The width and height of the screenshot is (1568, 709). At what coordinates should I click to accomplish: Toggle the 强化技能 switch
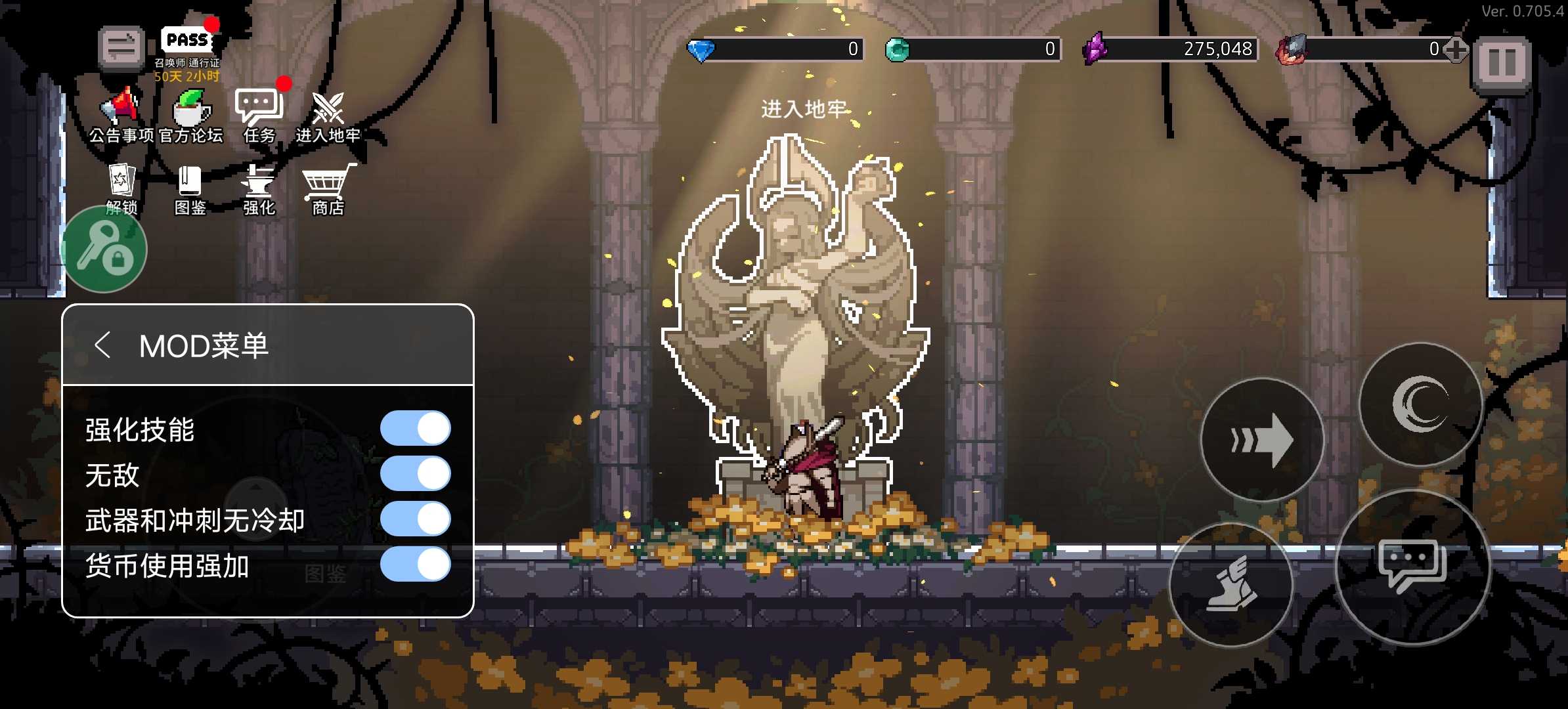415,429
